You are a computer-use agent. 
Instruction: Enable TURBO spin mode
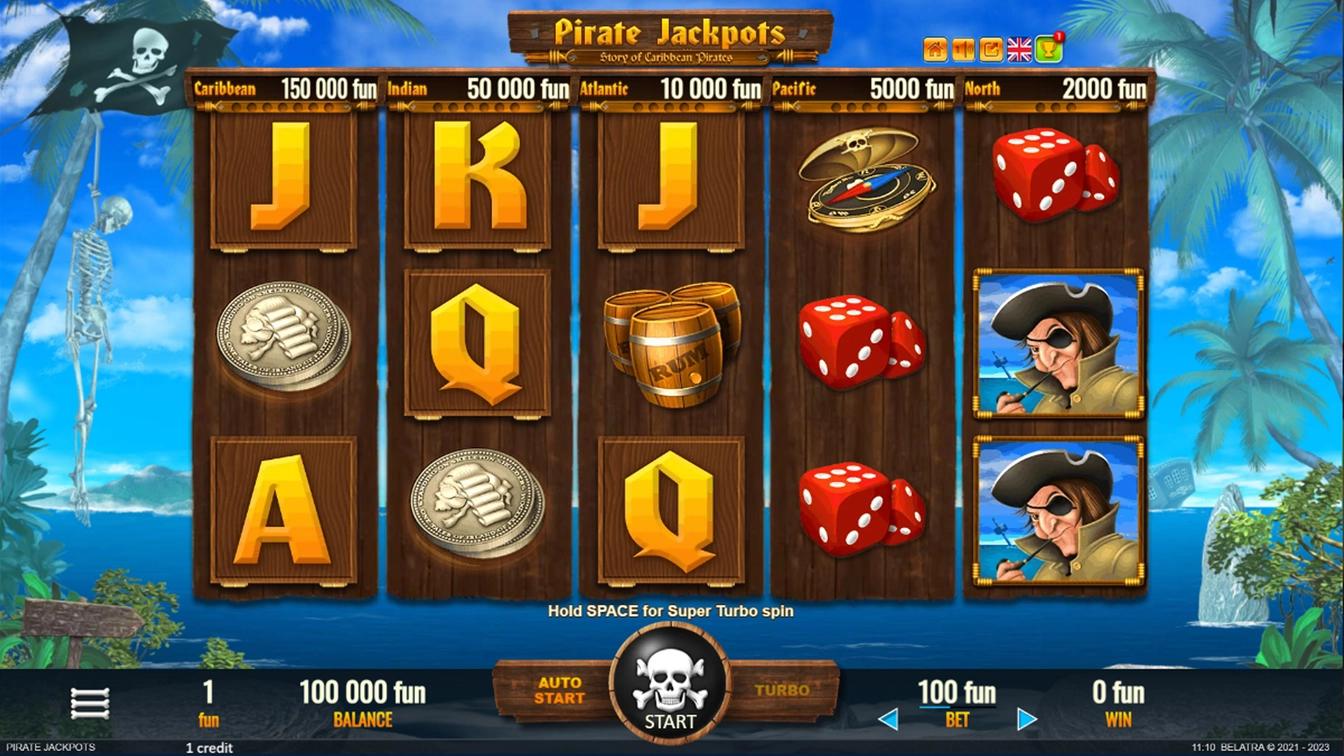coord(780,687)
